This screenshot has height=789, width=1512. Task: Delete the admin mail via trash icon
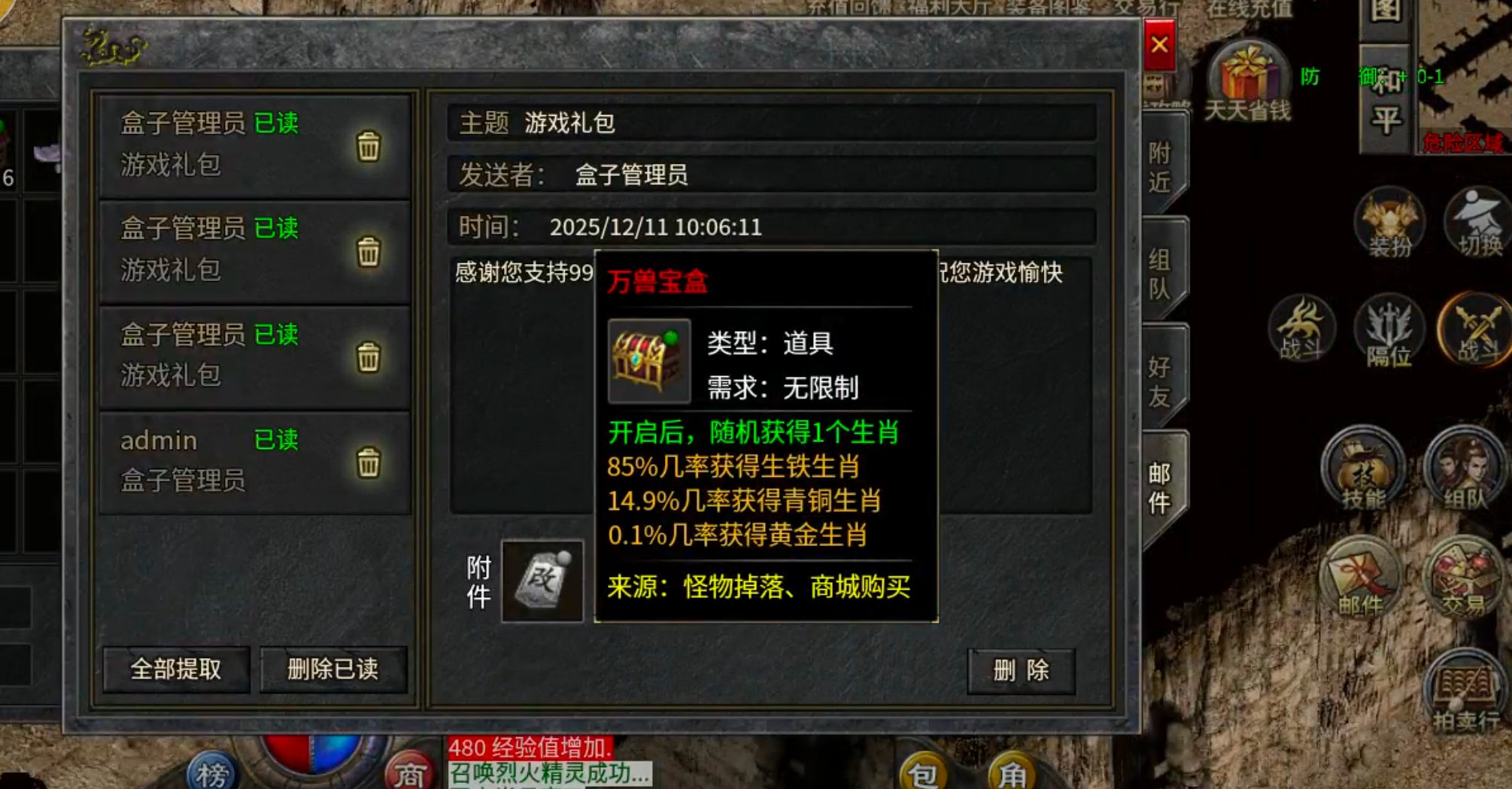pyautogui.click(x=369, y=462)
